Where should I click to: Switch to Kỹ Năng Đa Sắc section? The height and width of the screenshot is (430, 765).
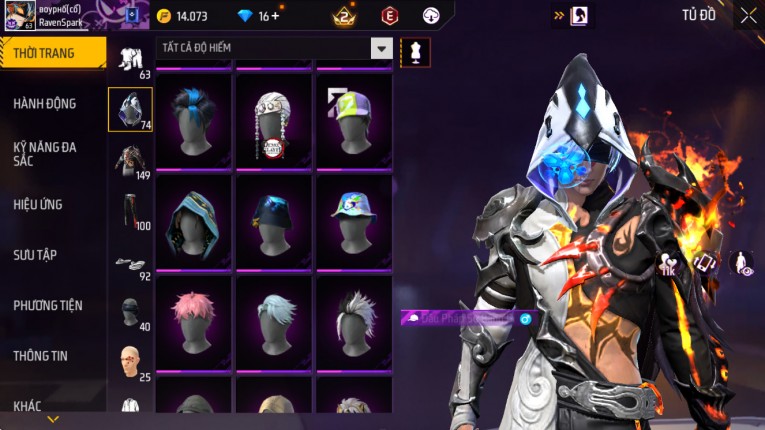click(x=45, y=153)
